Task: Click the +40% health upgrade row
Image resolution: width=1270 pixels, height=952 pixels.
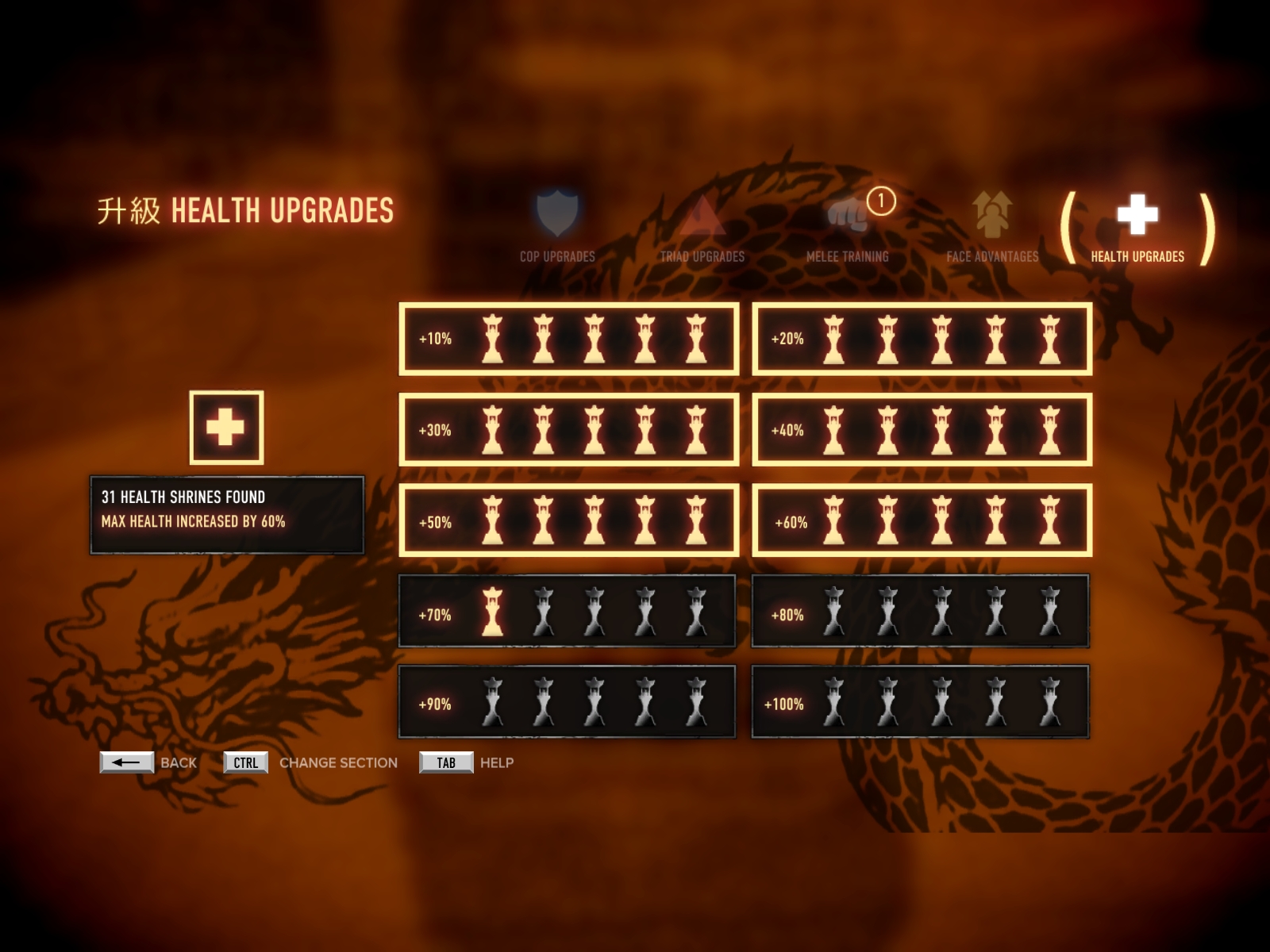Action: pyautogui.click(x=922, y=429)
